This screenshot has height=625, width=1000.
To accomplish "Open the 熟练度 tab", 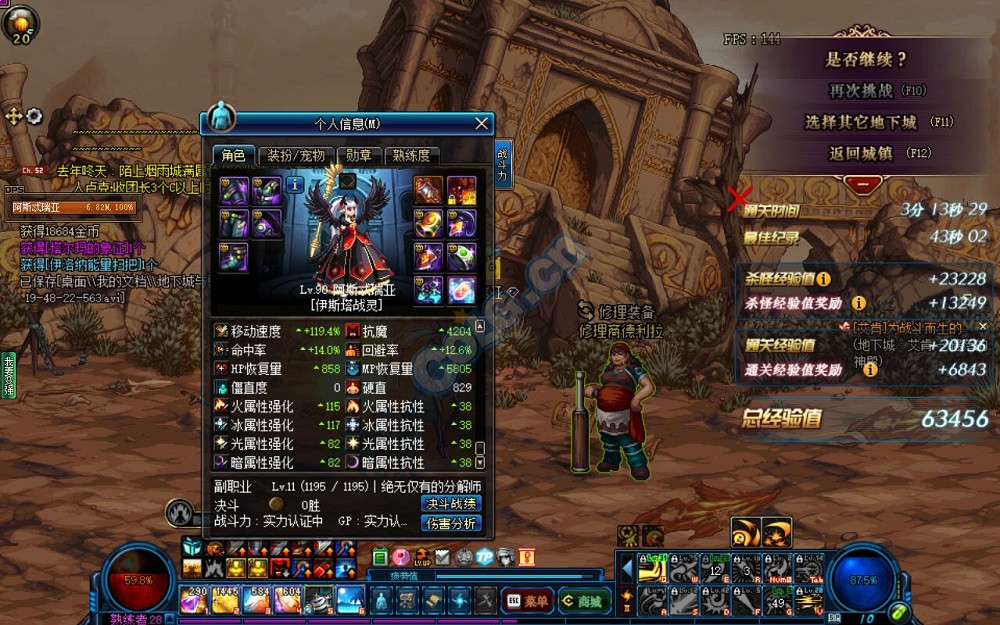I will 411,155.
